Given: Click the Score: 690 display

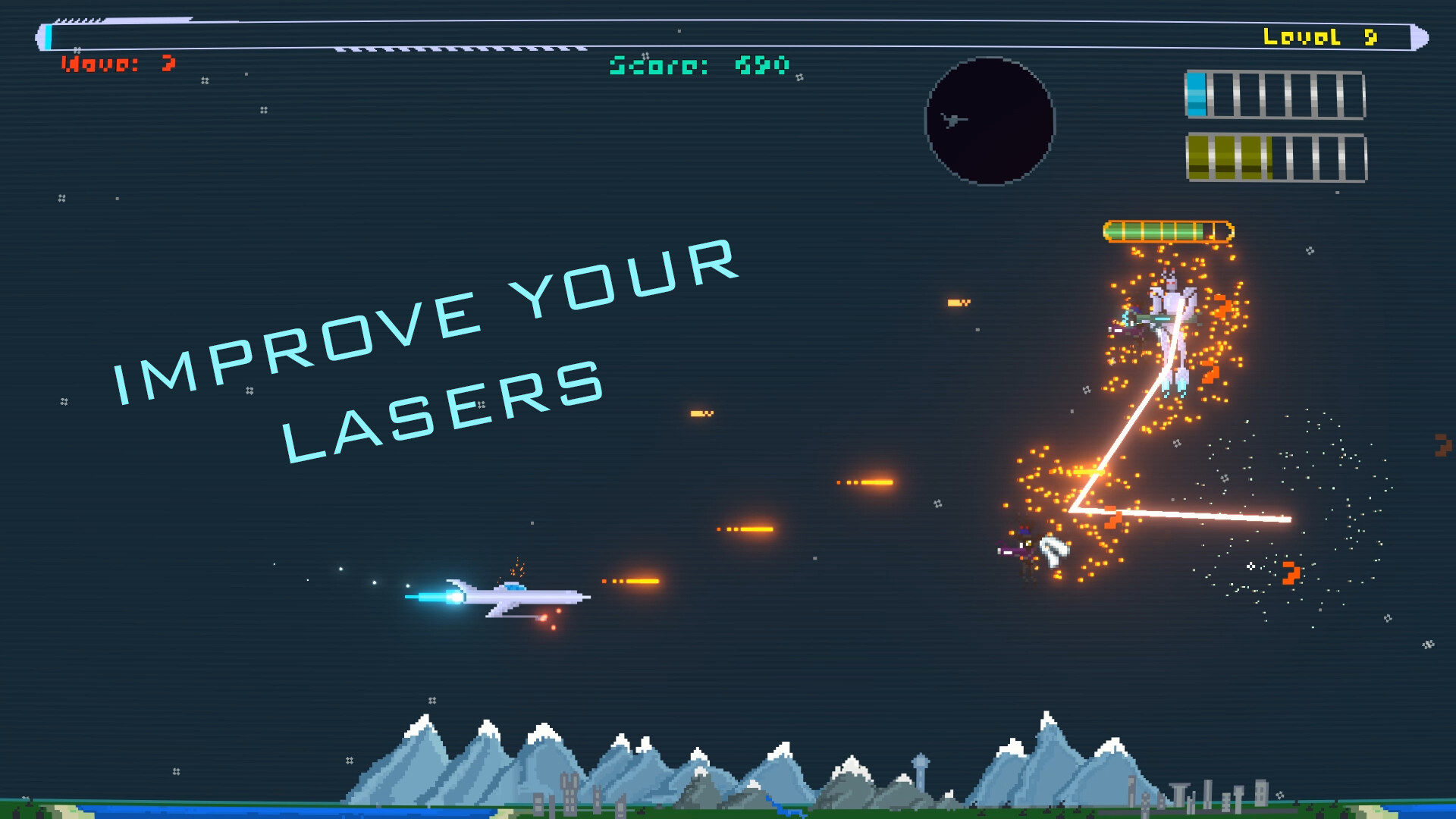Looking at the screenshot, I should (698, 65).
